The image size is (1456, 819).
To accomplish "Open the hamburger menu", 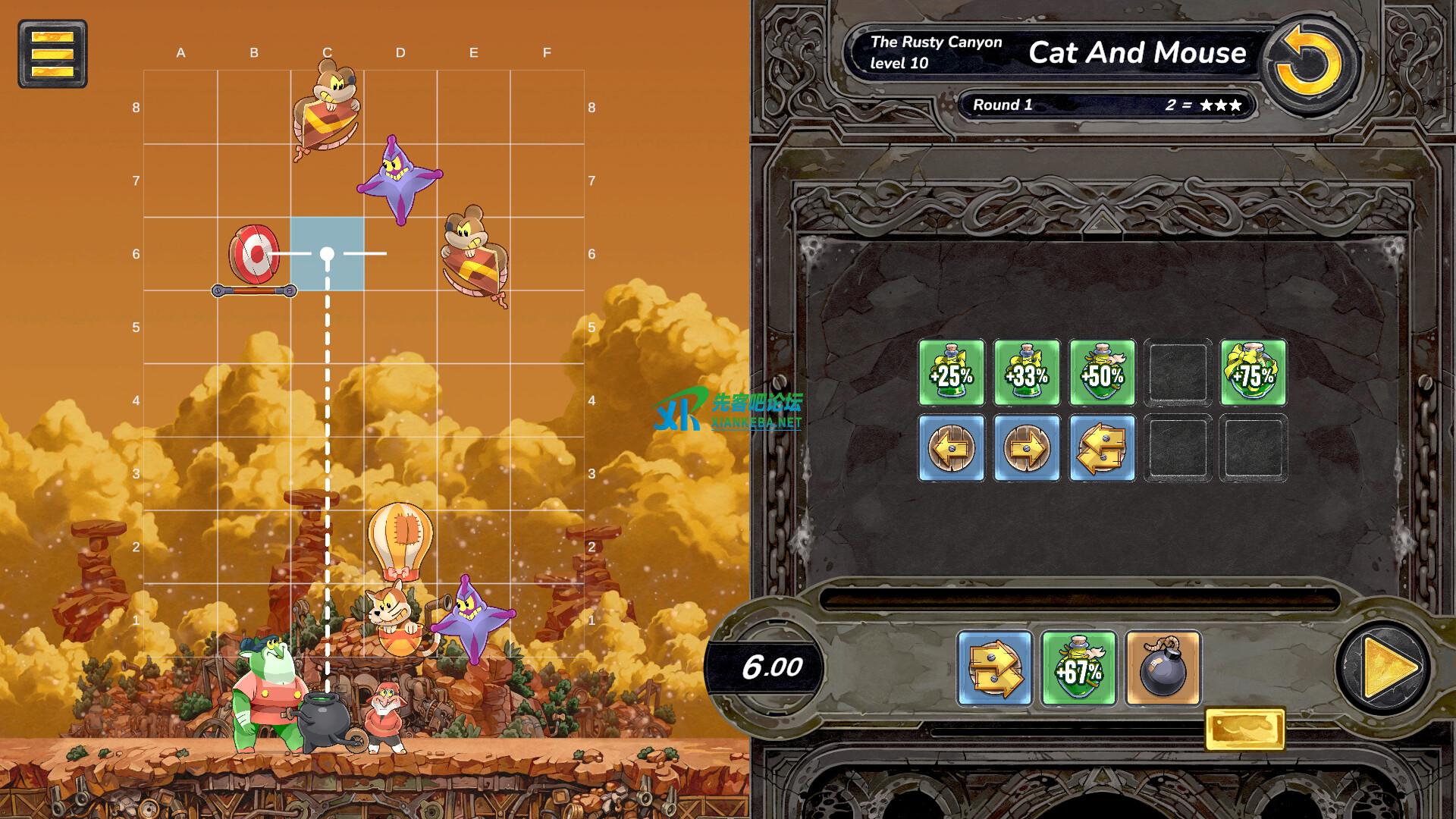I will [52, 54].
